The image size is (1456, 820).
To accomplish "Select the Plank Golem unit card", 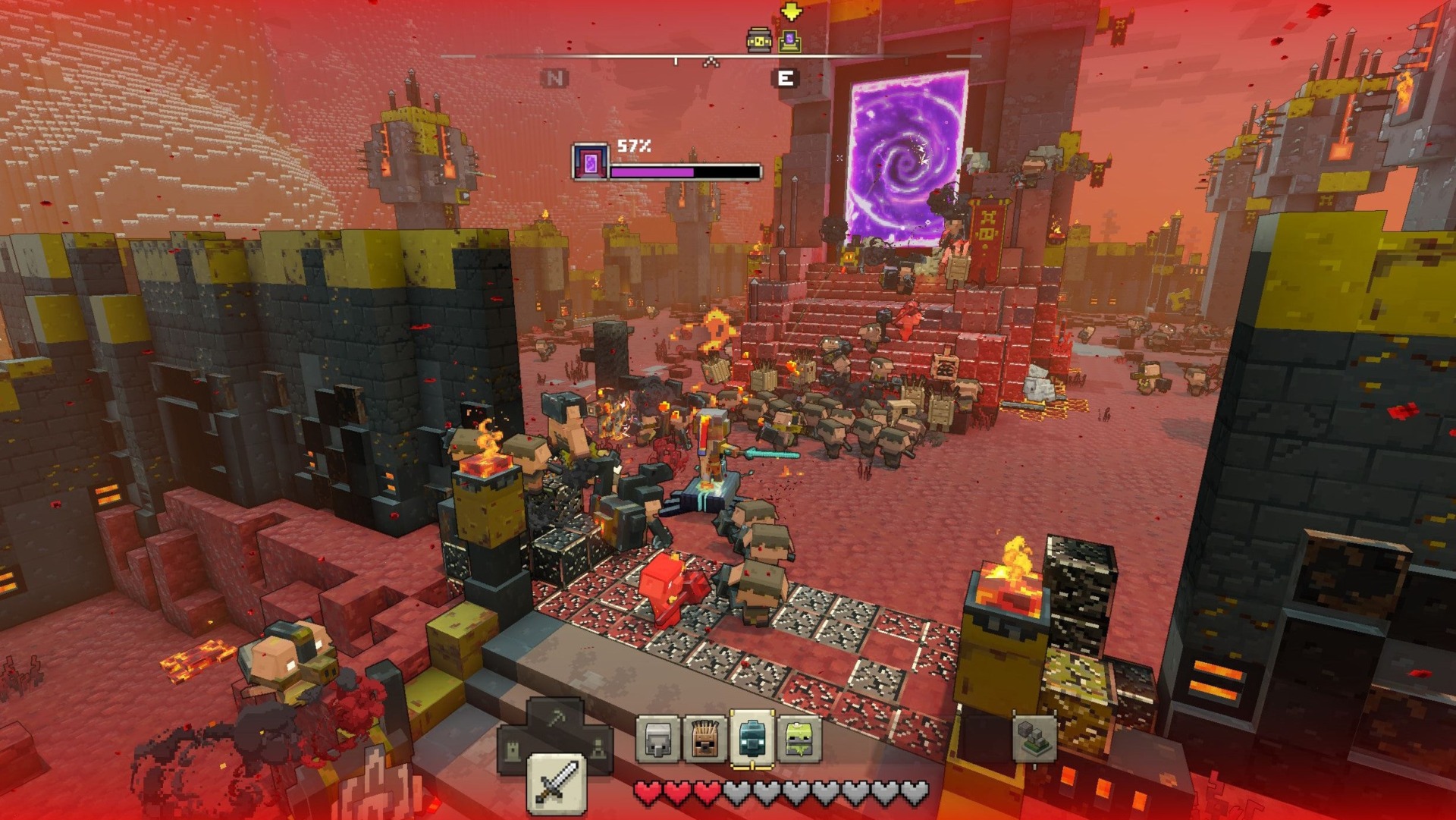I will (x=704, y=738).
